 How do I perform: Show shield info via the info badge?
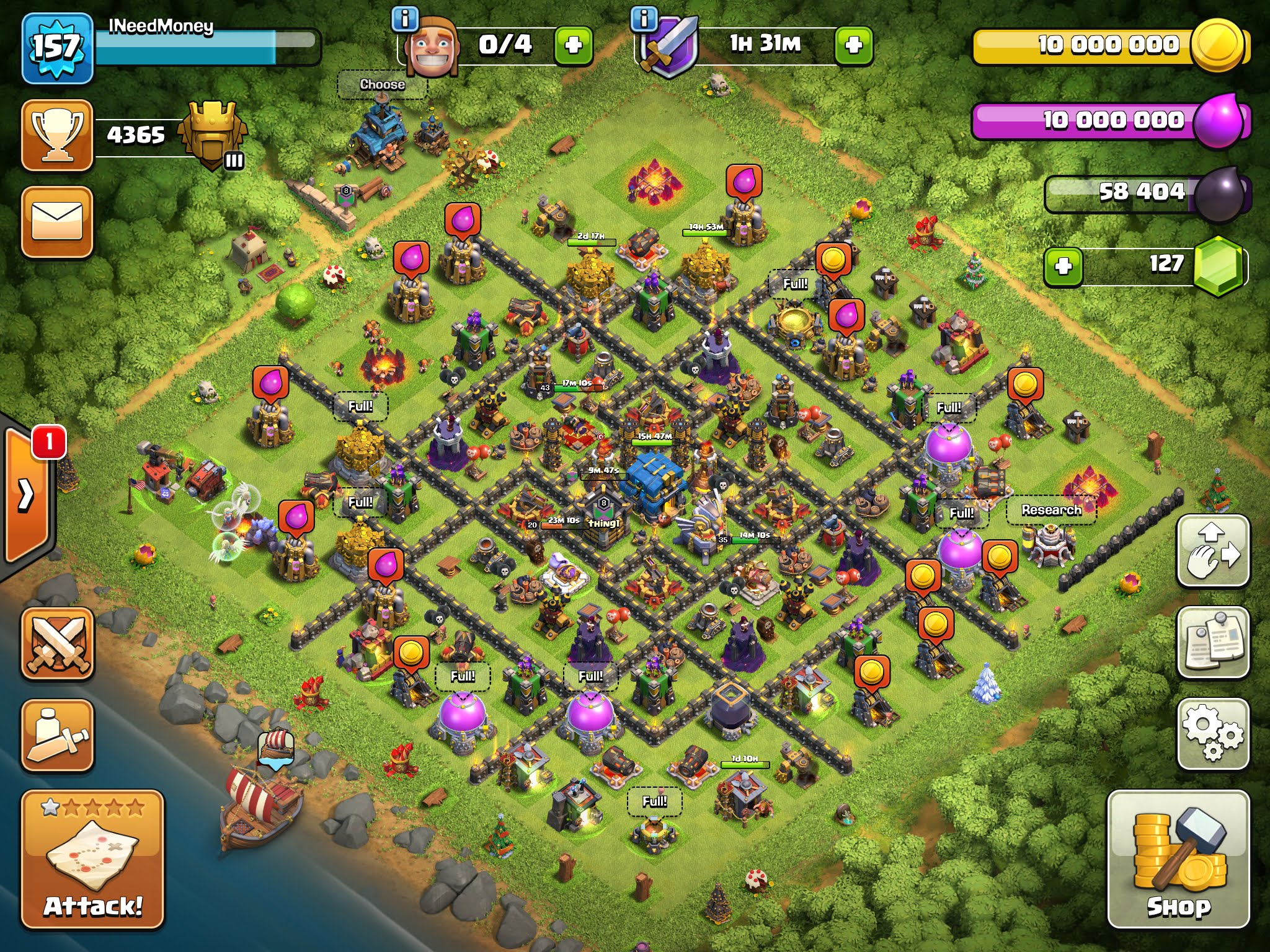pos(644,19)
